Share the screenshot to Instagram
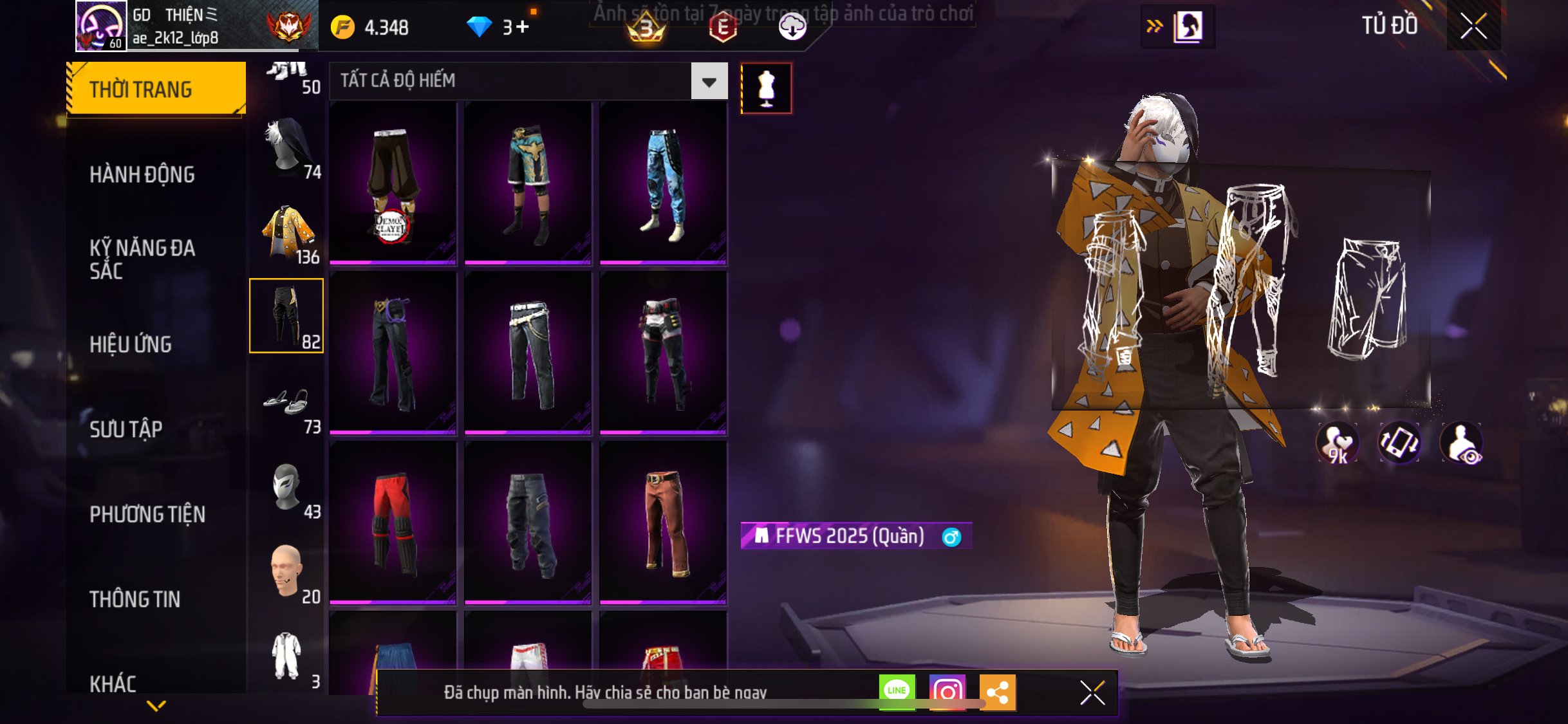Viewport: 1568px width, 724px height. point(947,692)
